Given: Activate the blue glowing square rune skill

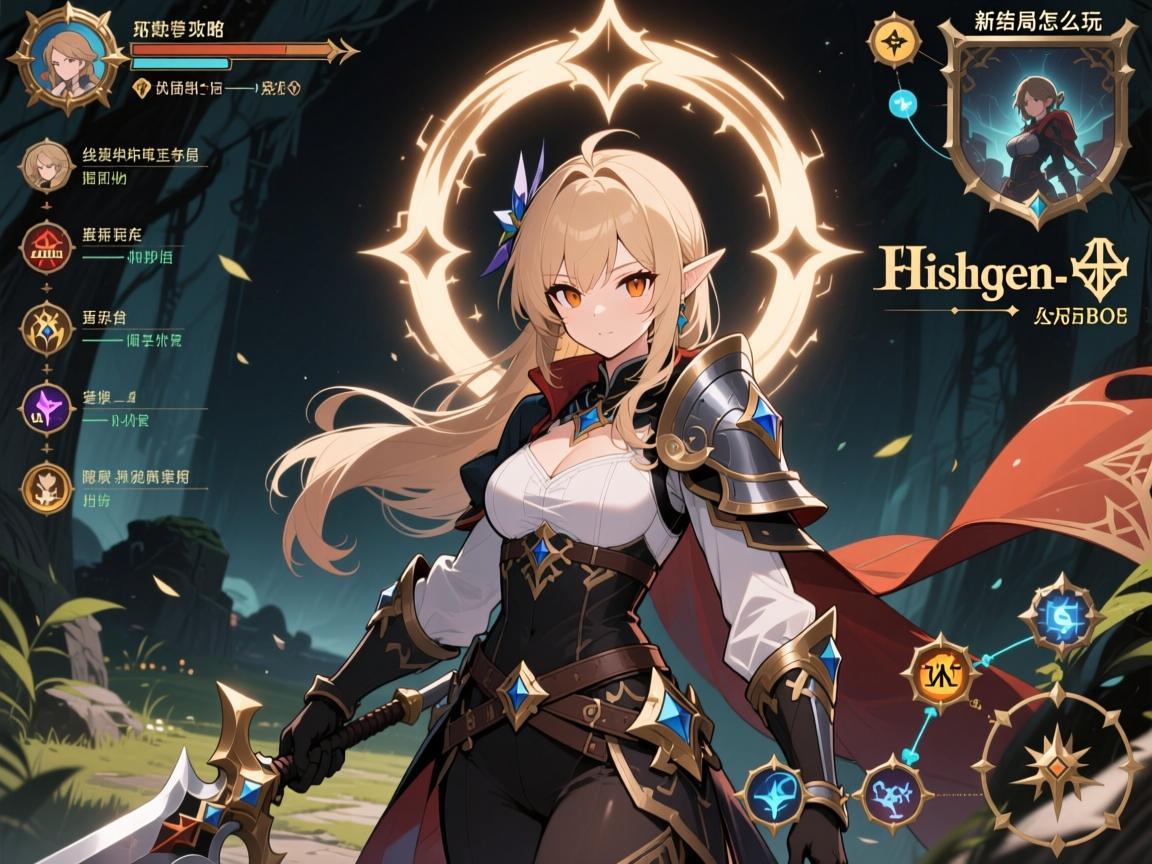Looking at the screenshot, I should point(1062,612).
